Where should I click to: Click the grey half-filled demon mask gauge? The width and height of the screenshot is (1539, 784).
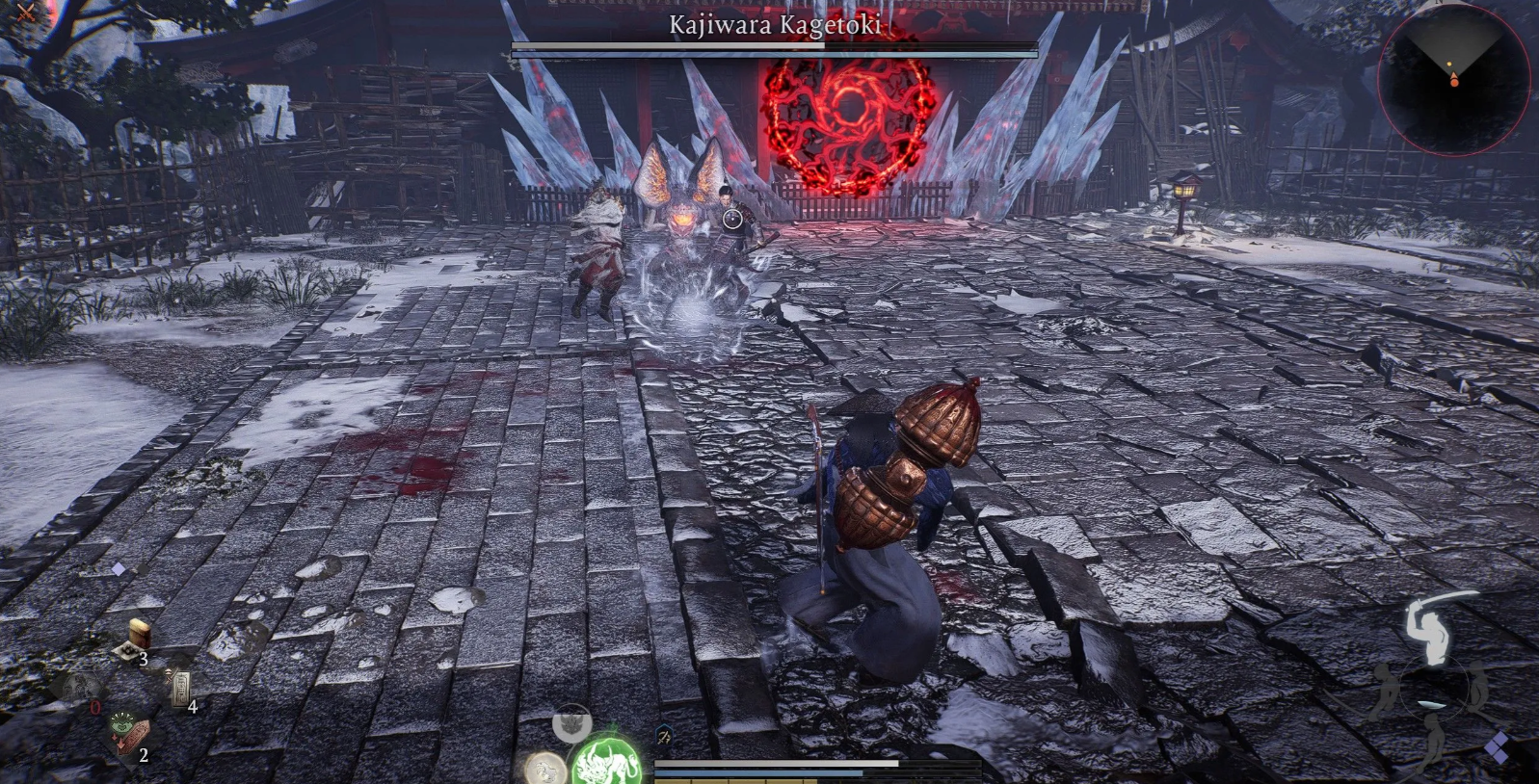tap(571, 722)
